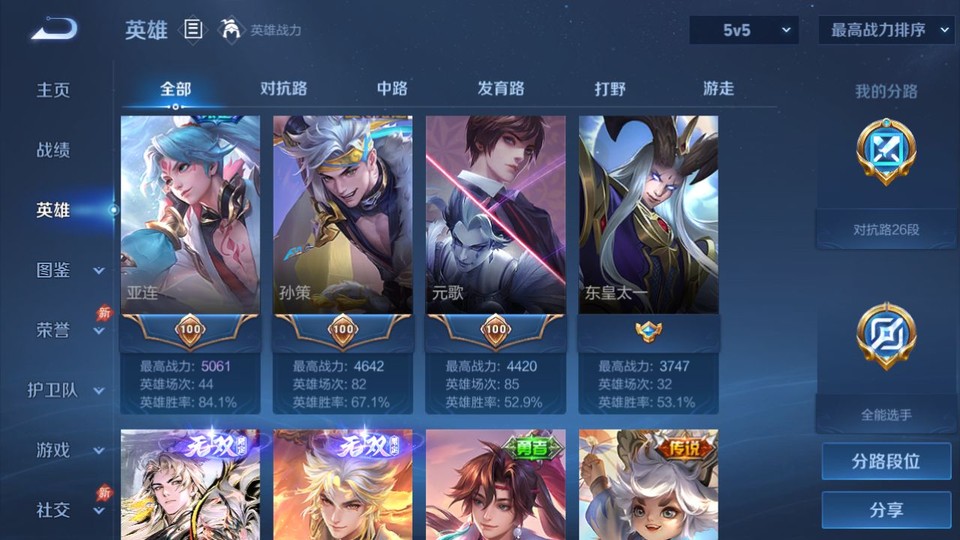The image size is (960, 540).
Task: Open the 主页 home menu entry
Action: pyautogui.click(x=54, y=90)
